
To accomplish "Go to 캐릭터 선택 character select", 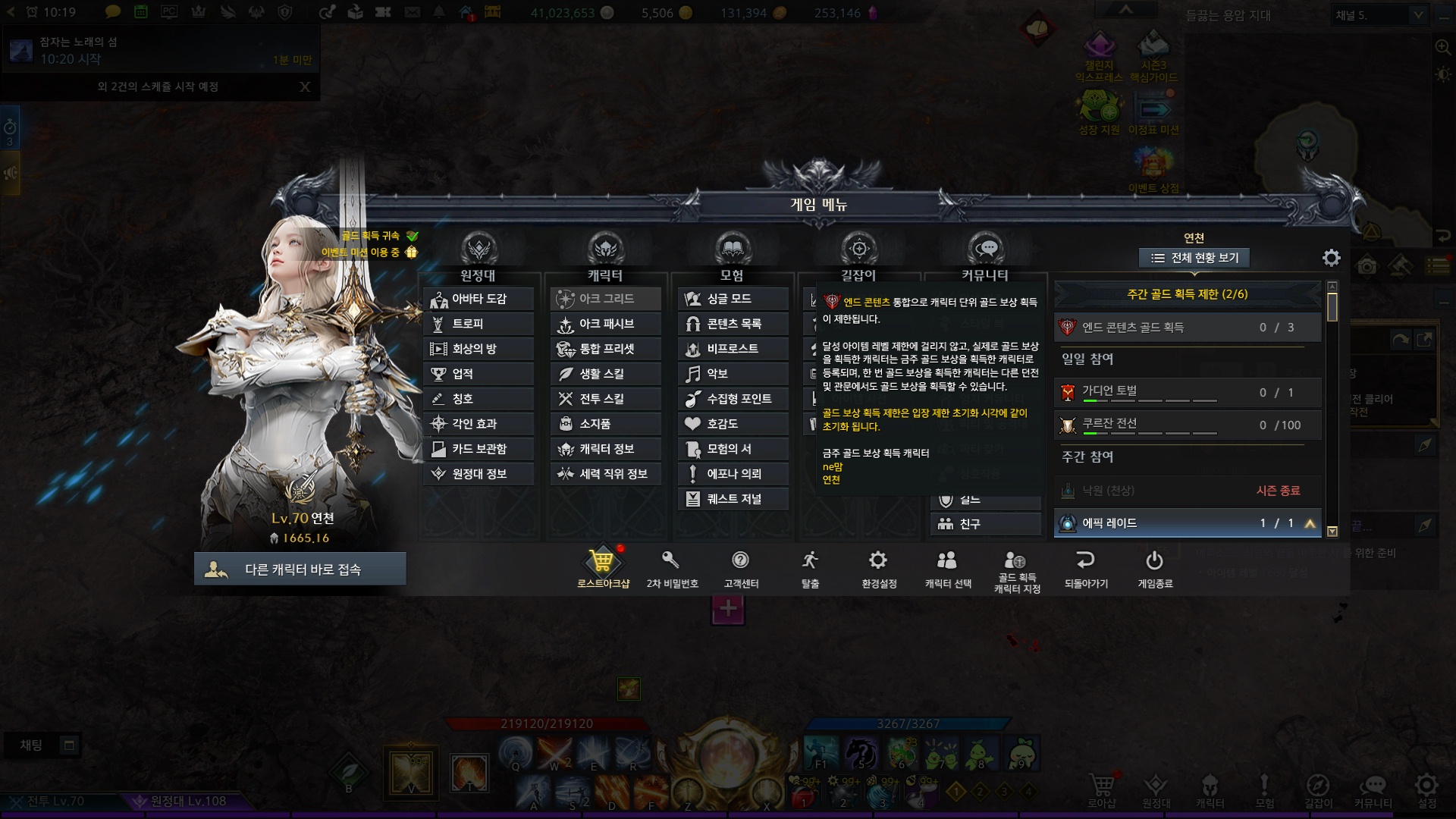I will click(947, 567).
